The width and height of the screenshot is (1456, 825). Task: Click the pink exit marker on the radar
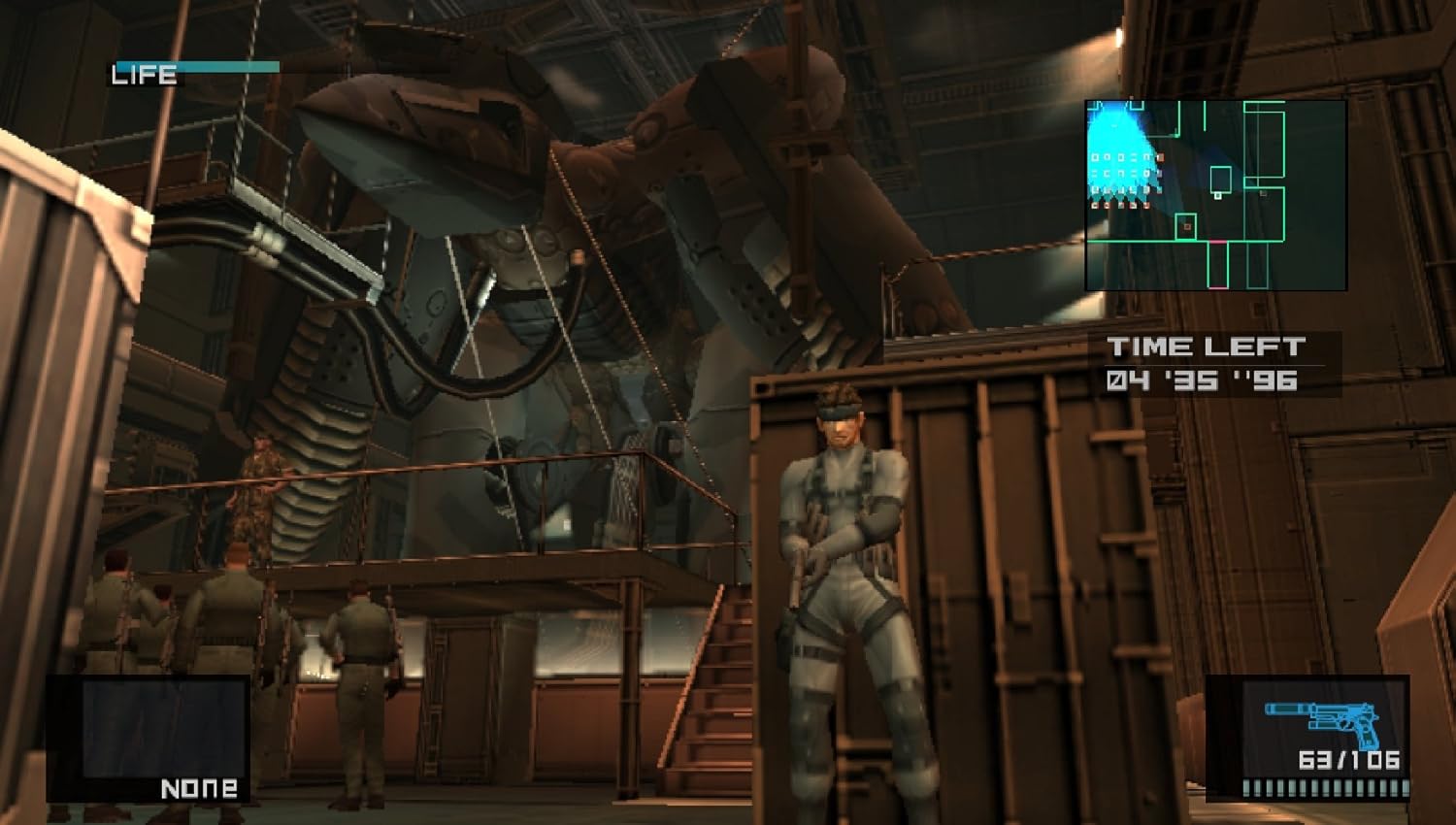pos(1218,242)
